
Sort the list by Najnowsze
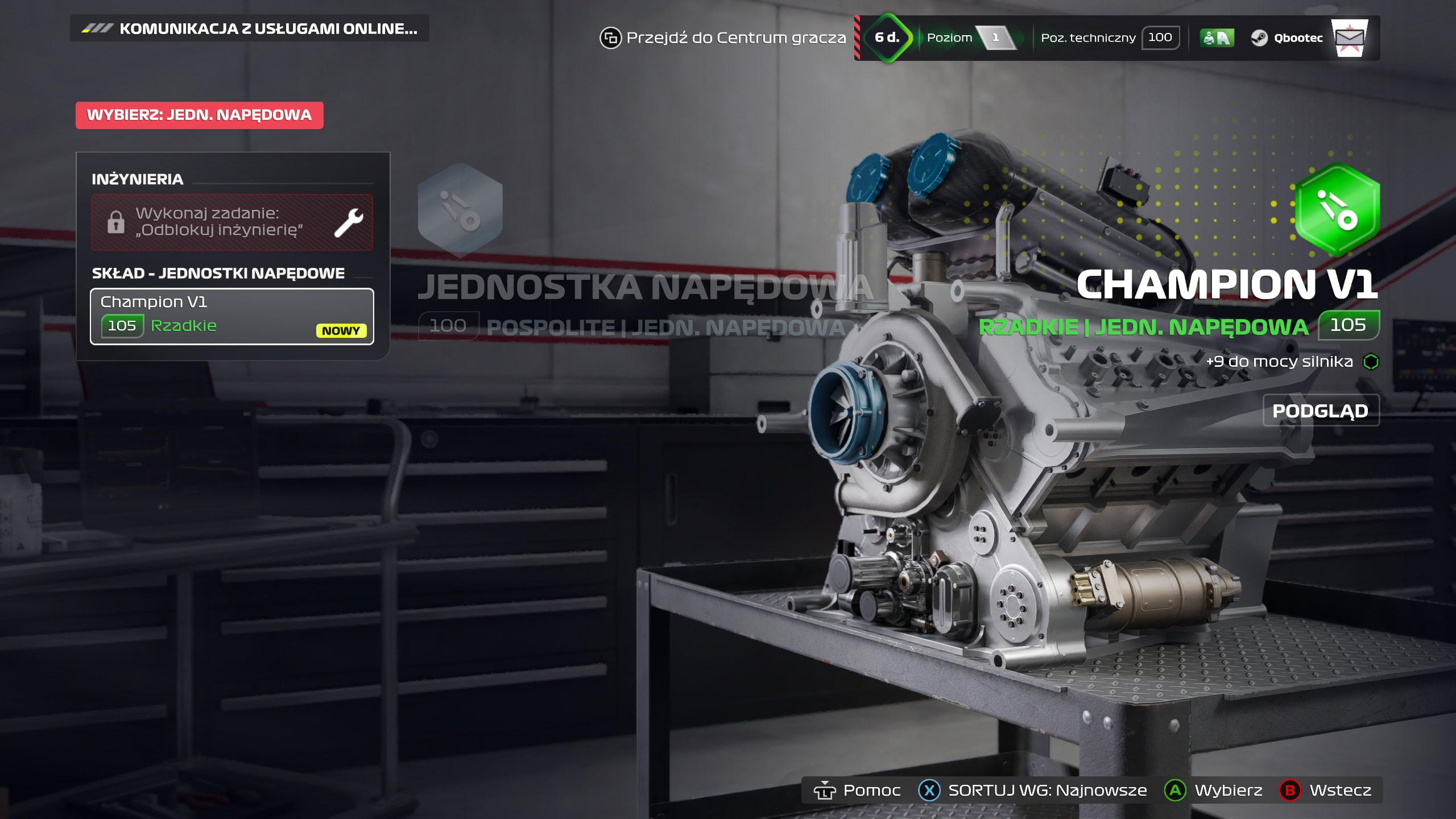click(x=1033, y=790)
